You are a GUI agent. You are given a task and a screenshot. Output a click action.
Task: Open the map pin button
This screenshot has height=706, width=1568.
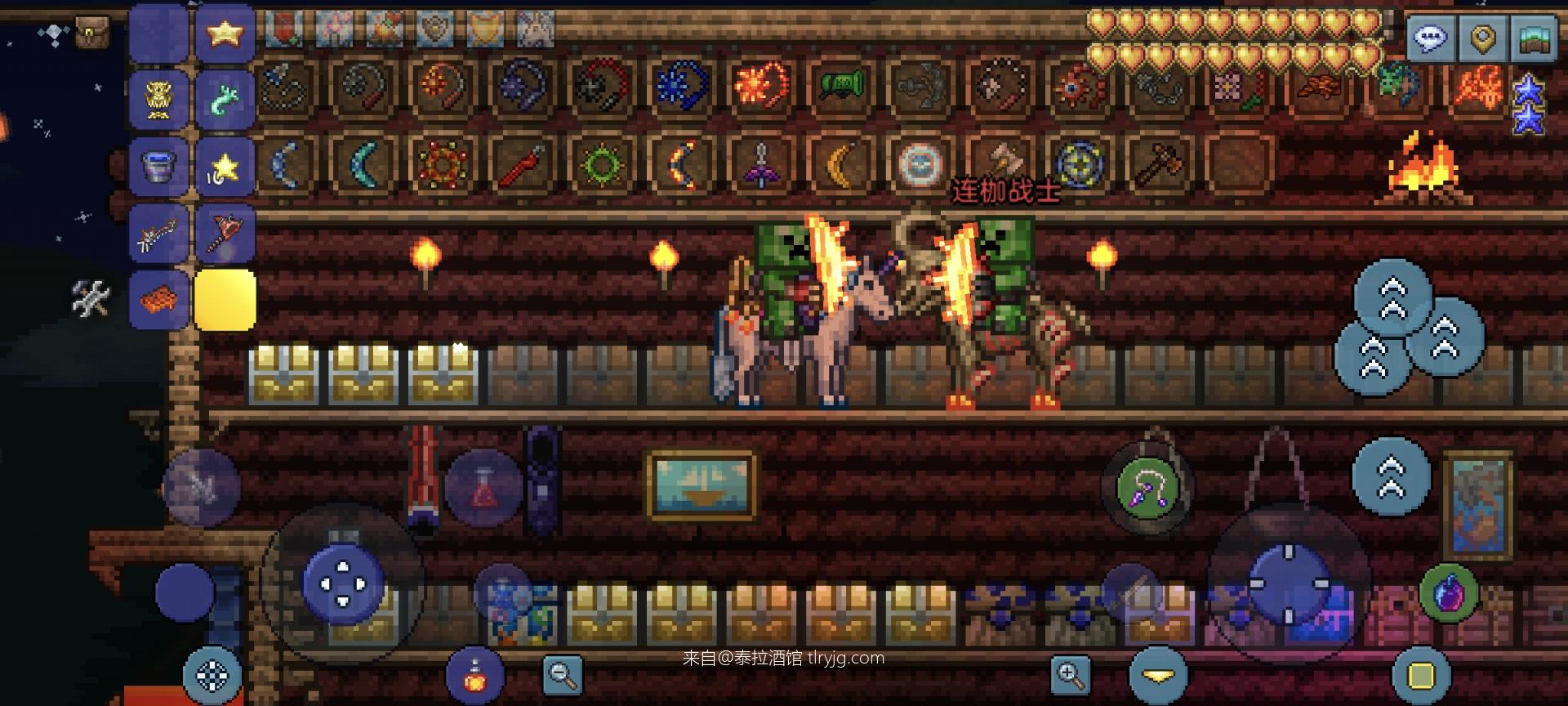(x=1482, y=38)
